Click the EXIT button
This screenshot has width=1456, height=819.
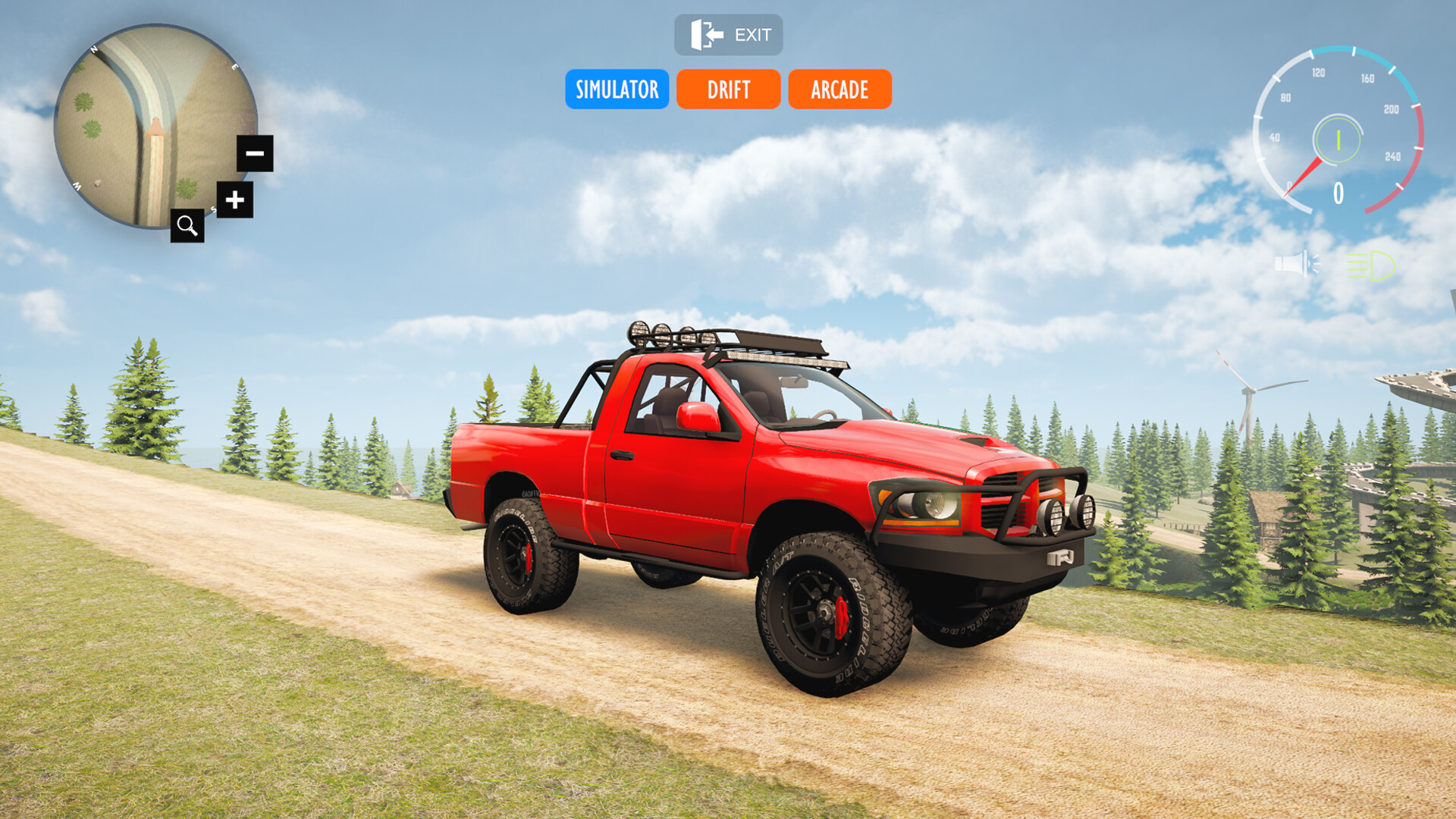(x=730, y=34)
